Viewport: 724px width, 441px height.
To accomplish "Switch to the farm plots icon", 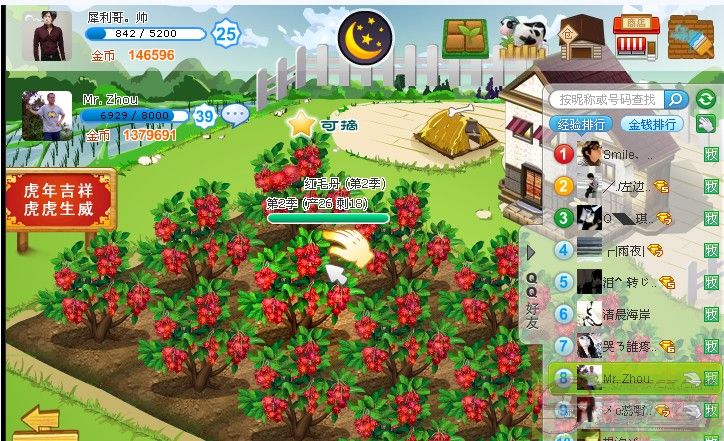I will [464, 38].
